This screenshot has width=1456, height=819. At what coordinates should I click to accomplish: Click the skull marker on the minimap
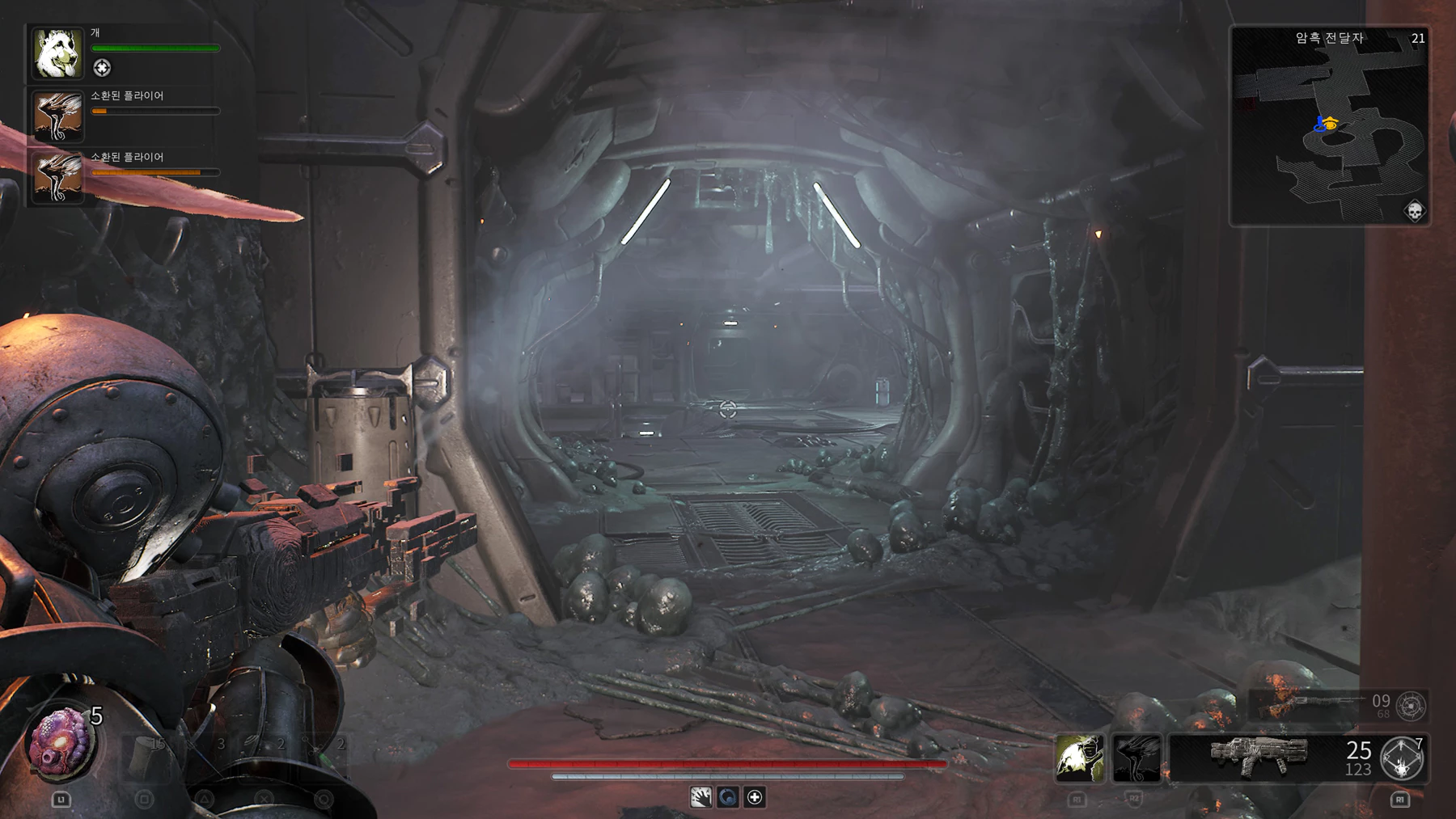click(1414, 212)
